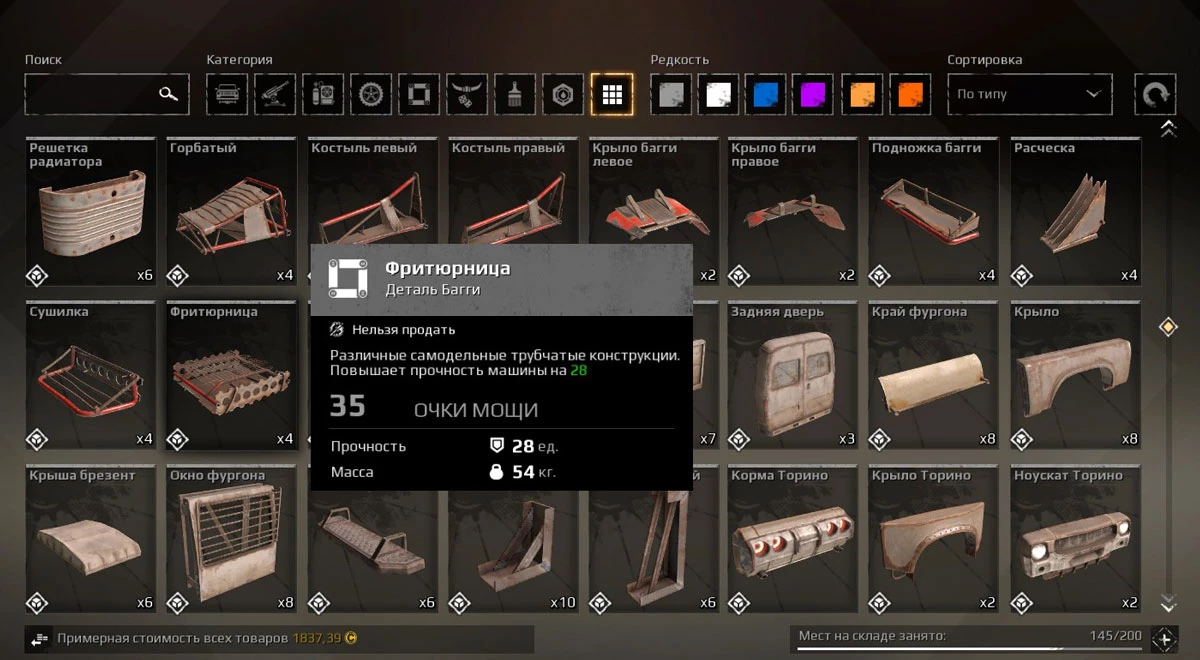Select the Ноускат Торино part
The image size is (1200, 660).
1075,540
